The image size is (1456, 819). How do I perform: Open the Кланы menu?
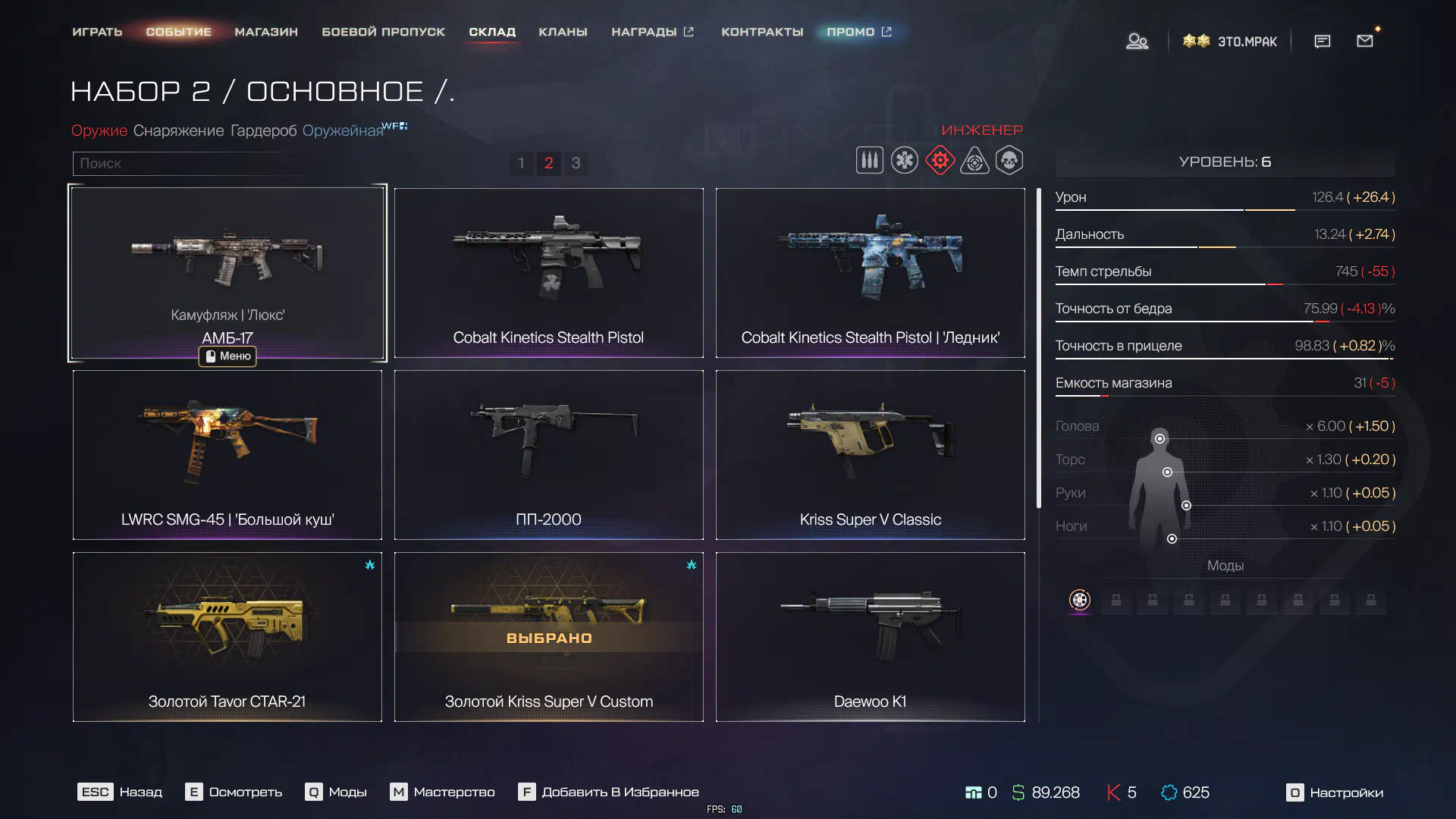[x=563, y=32]
